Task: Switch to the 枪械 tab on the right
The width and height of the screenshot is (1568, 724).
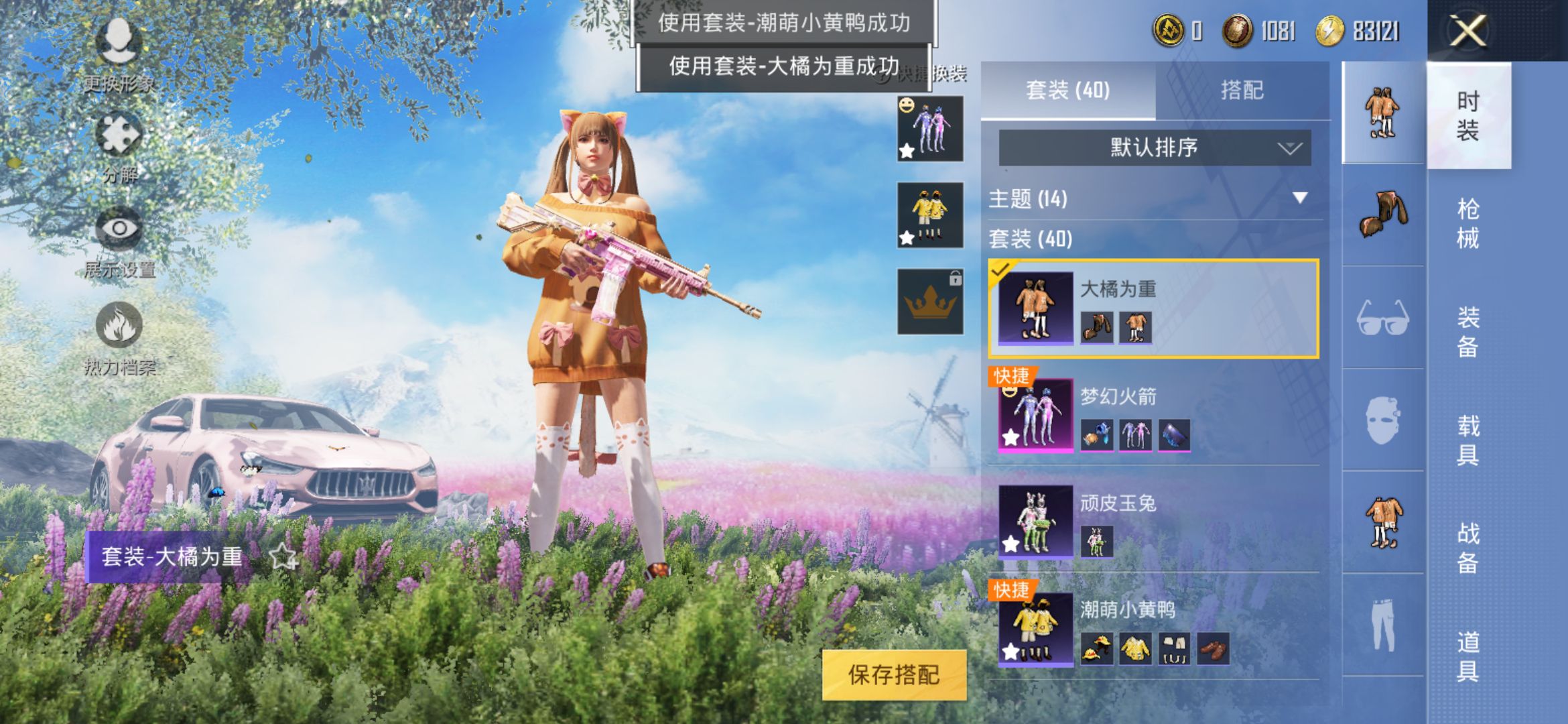Action: pos(1469,221)
